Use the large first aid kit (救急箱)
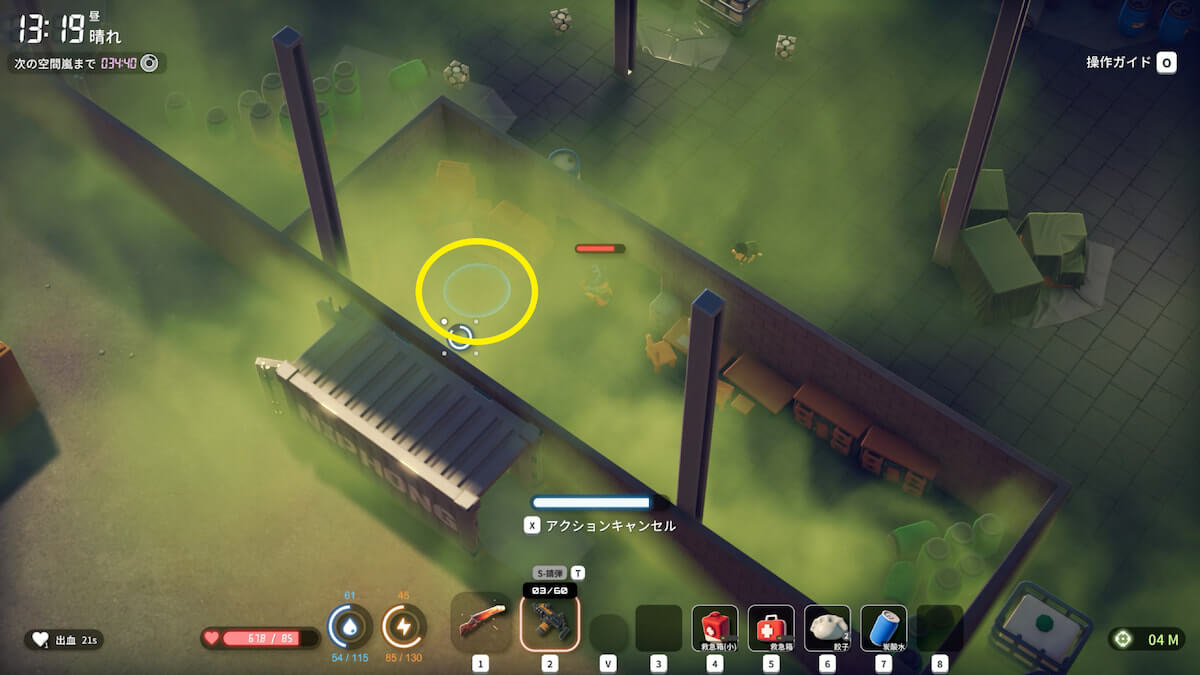The height and width of the screenshot is (675, 1200). click(771, 627)
